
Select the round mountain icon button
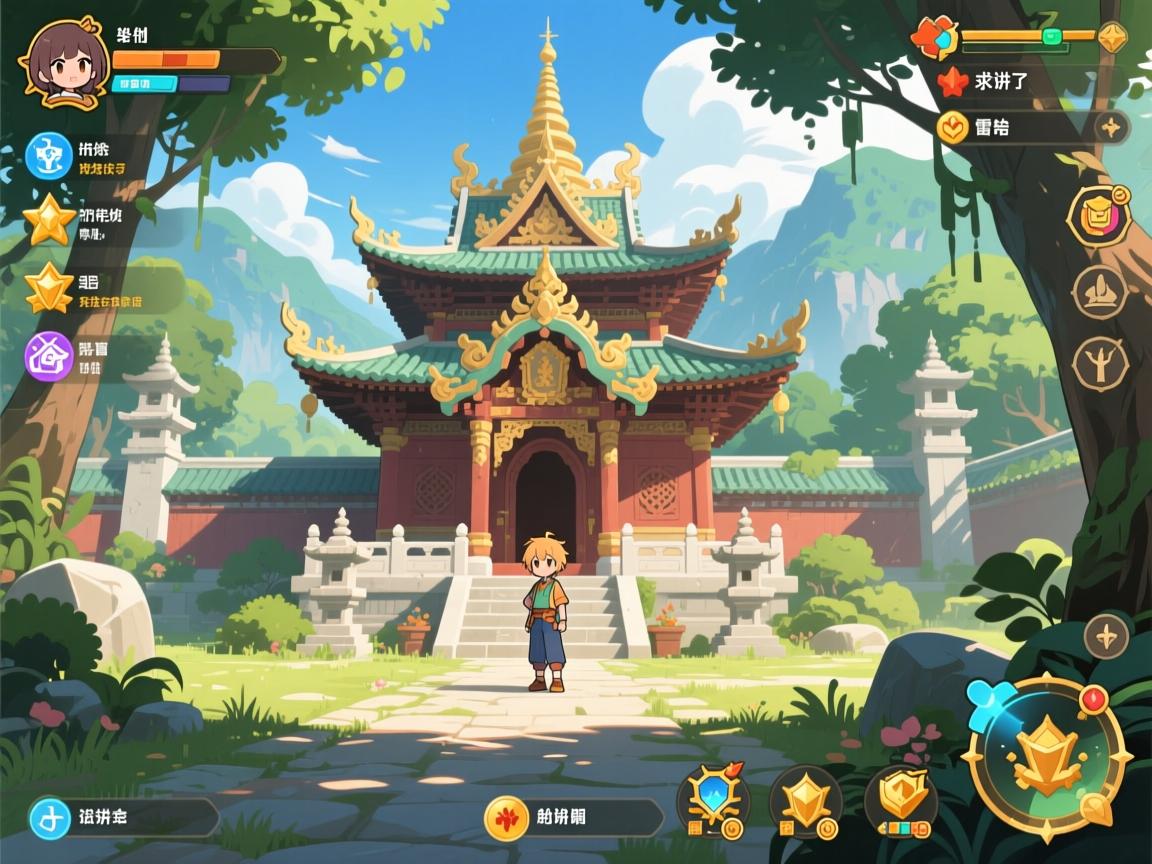click(1100, 292)
